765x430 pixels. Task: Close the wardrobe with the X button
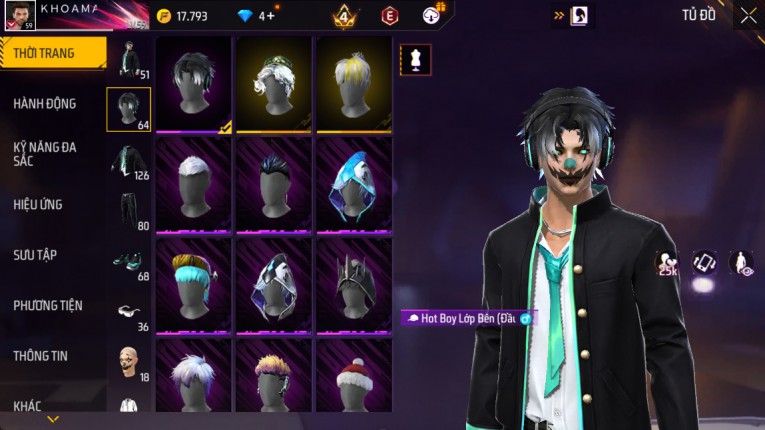[748, 15]
